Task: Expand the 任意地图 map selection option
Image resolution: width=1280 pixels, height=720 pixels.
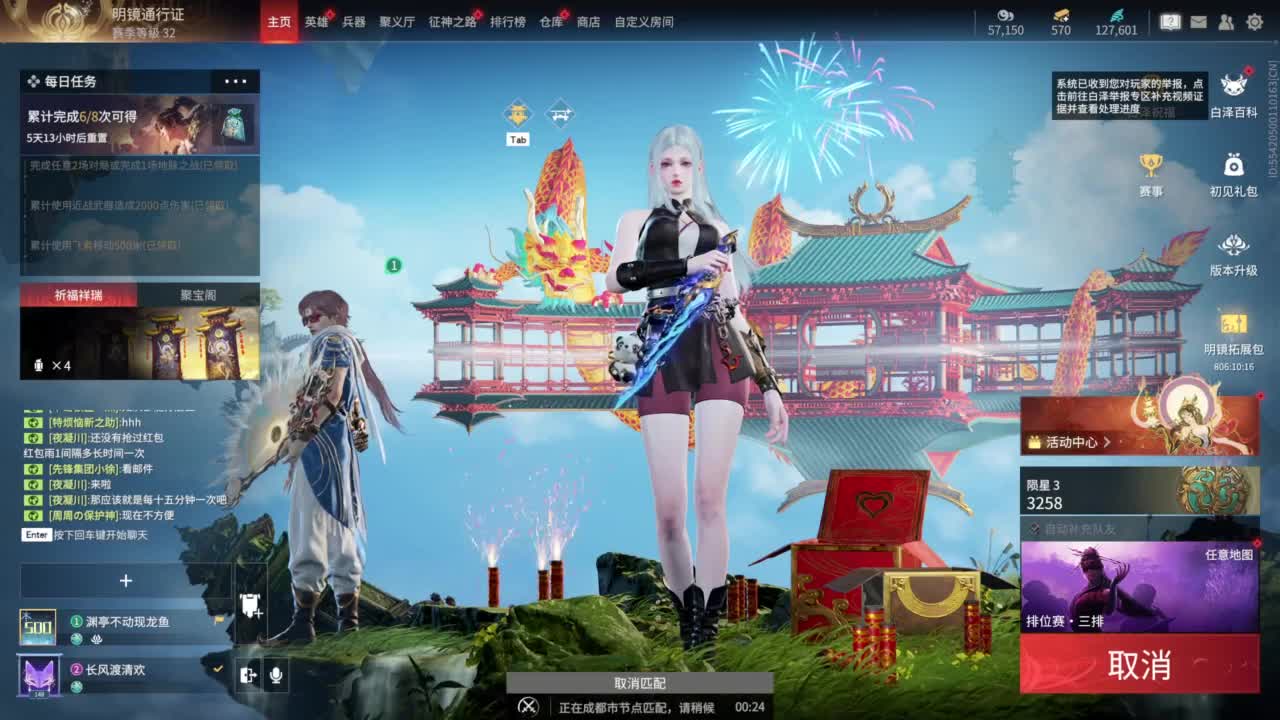Action: tap(1228, 555)
